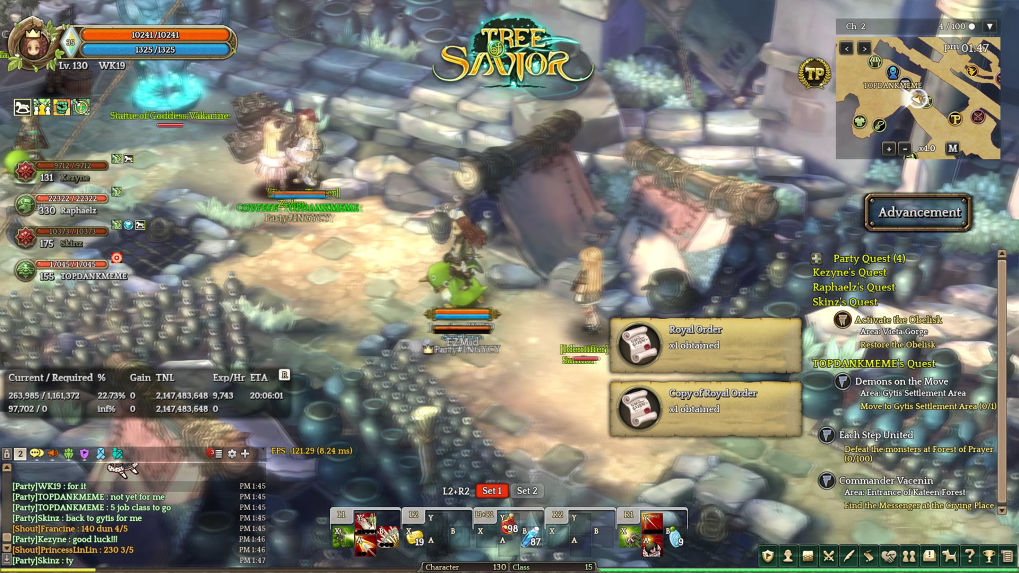Select Commander Vacenin quest entry
This screenshot has height=573, width=1019.
(886, 481)
